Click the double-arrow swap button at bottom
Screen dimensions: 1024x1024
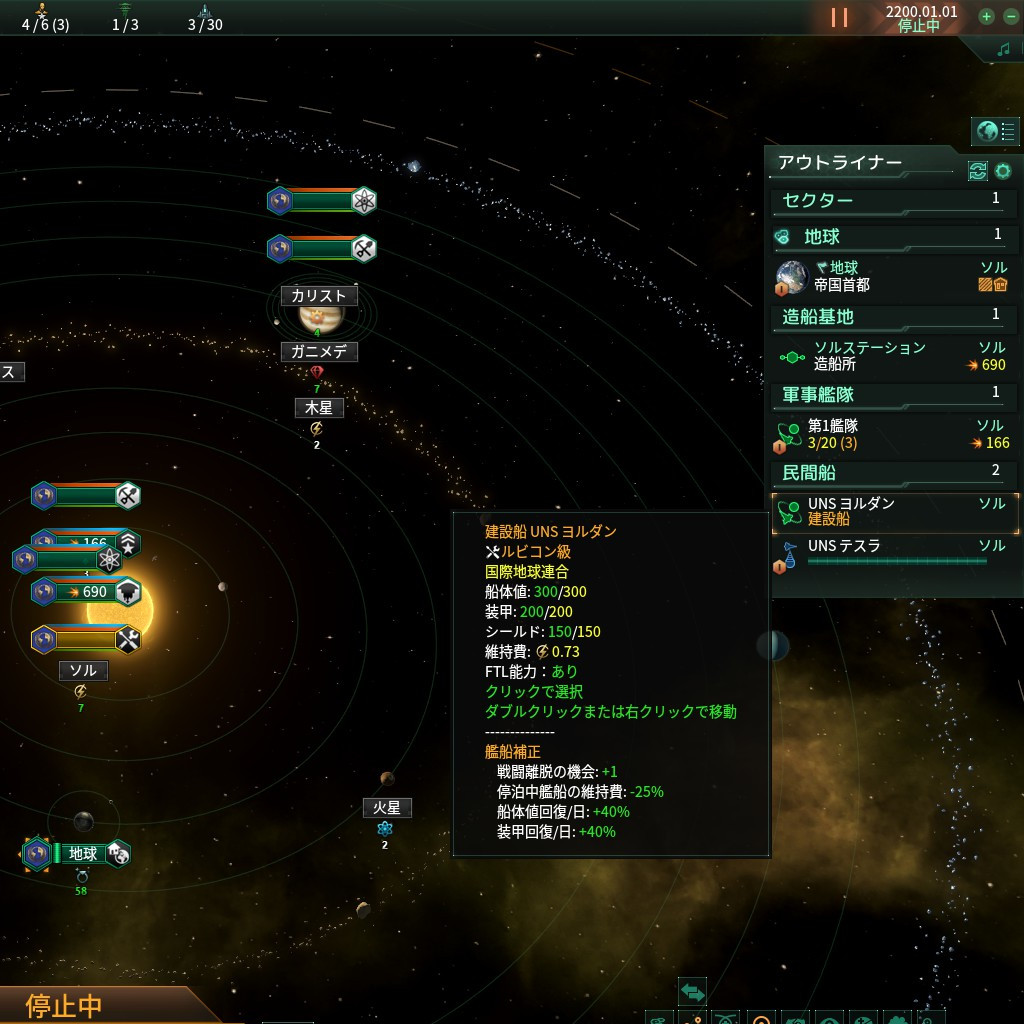click(x=692, y=992)
